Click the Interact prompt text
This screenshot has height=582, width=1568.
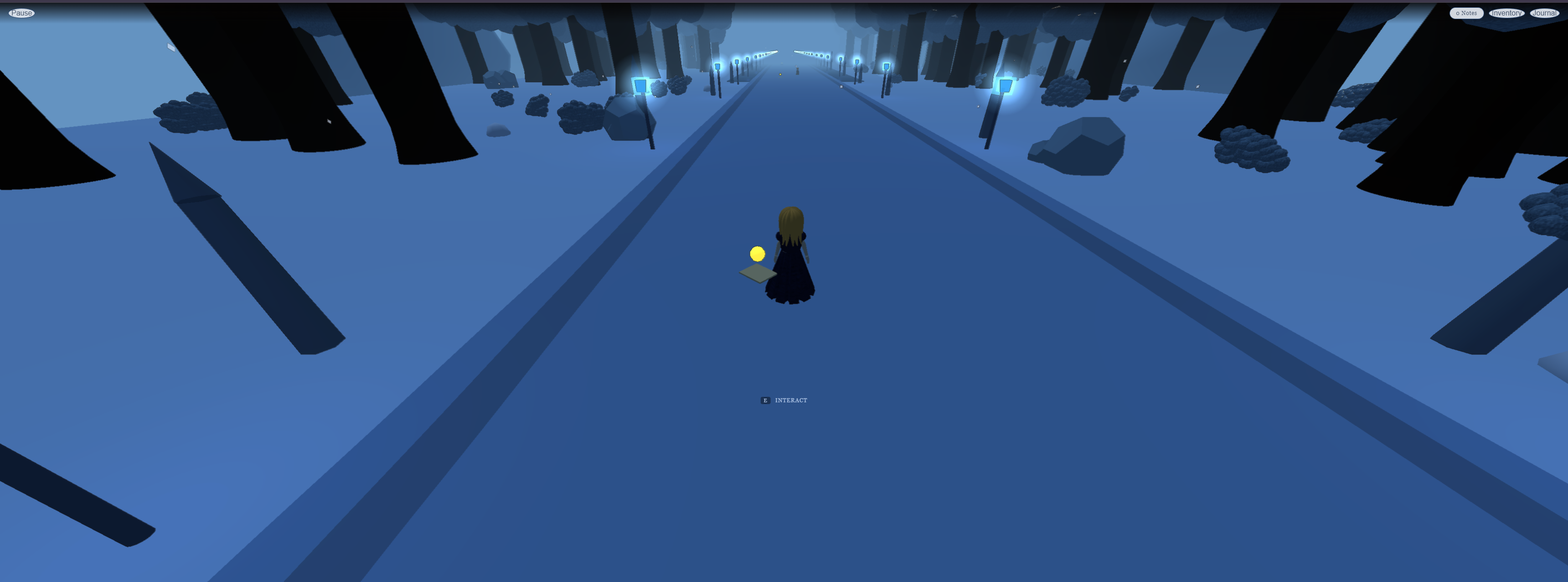(x=791, y=400)
